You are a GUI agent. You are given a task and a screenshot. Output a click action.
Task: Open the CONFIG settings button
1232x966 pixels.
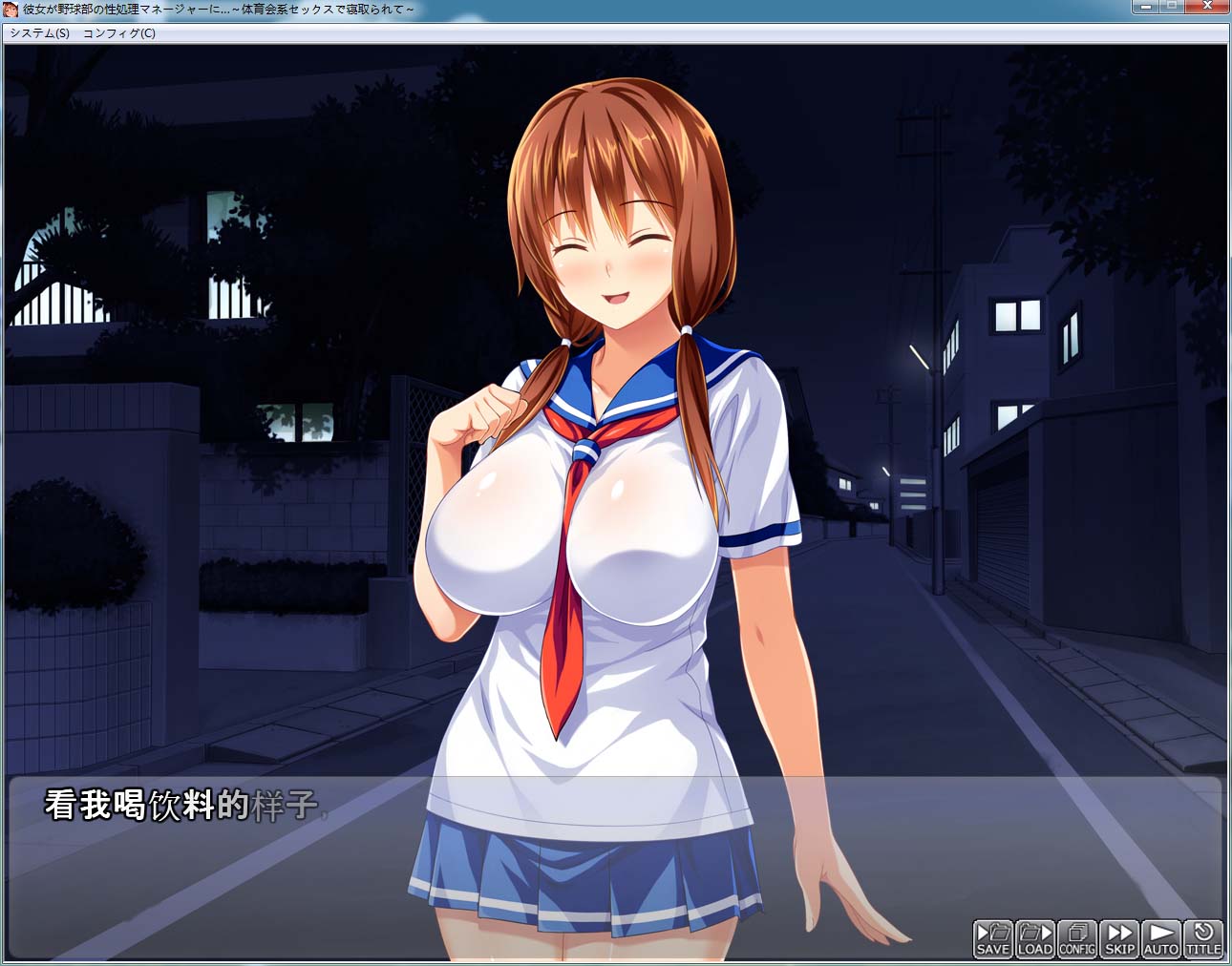click(1077, 938)
